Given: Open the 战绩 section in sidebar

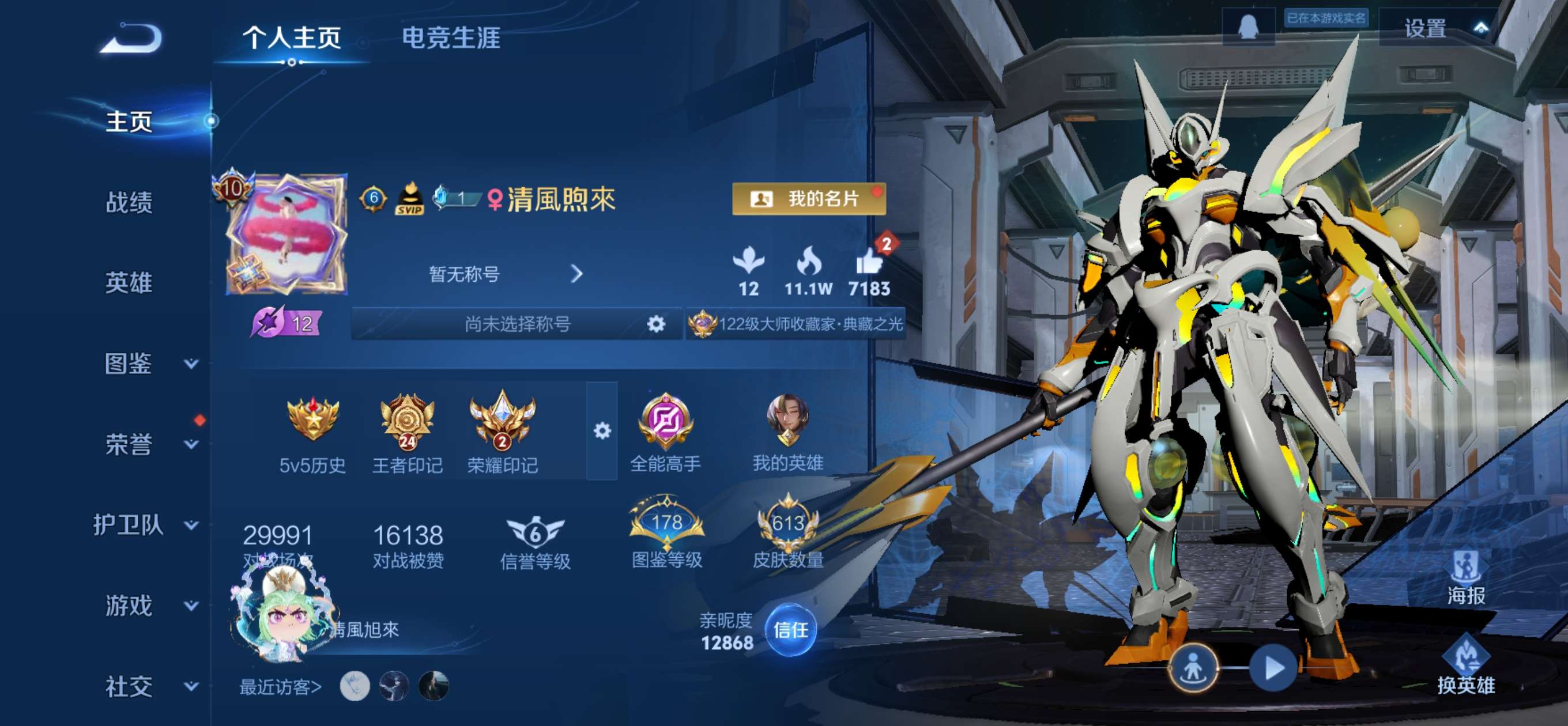Looking at the screenshot, I should (x=129, y=202).
